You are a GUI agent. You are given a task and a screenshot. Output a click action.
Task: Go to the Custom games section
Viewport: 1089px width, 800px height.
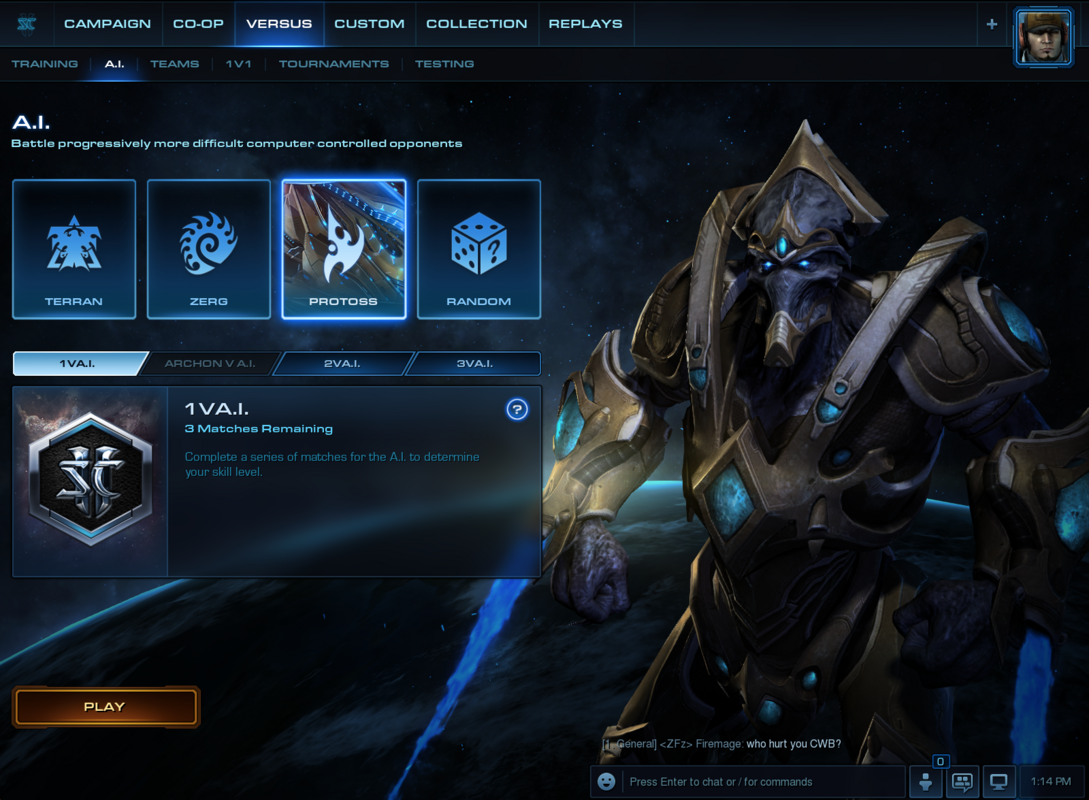369,23
